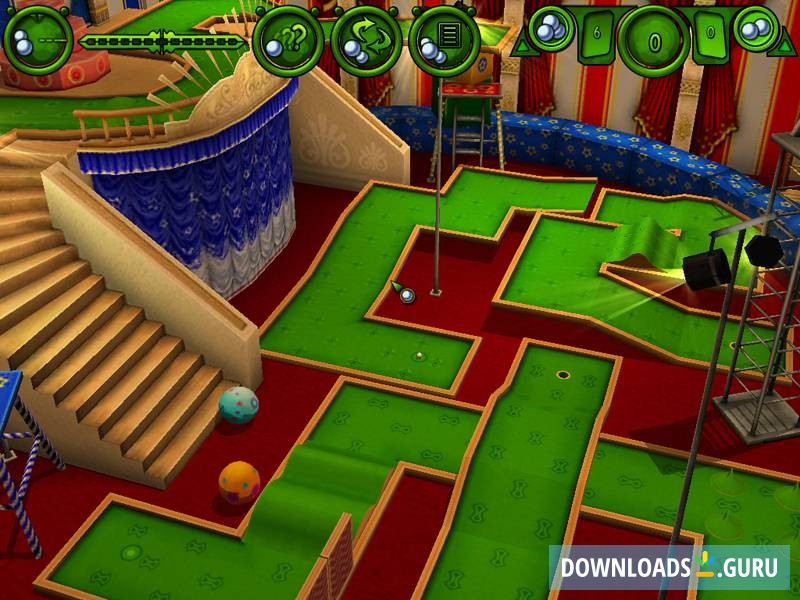Viewport: 800px width, 600px height.
Task: Click the shot power meter bar
Action: (x=163, y=42)
